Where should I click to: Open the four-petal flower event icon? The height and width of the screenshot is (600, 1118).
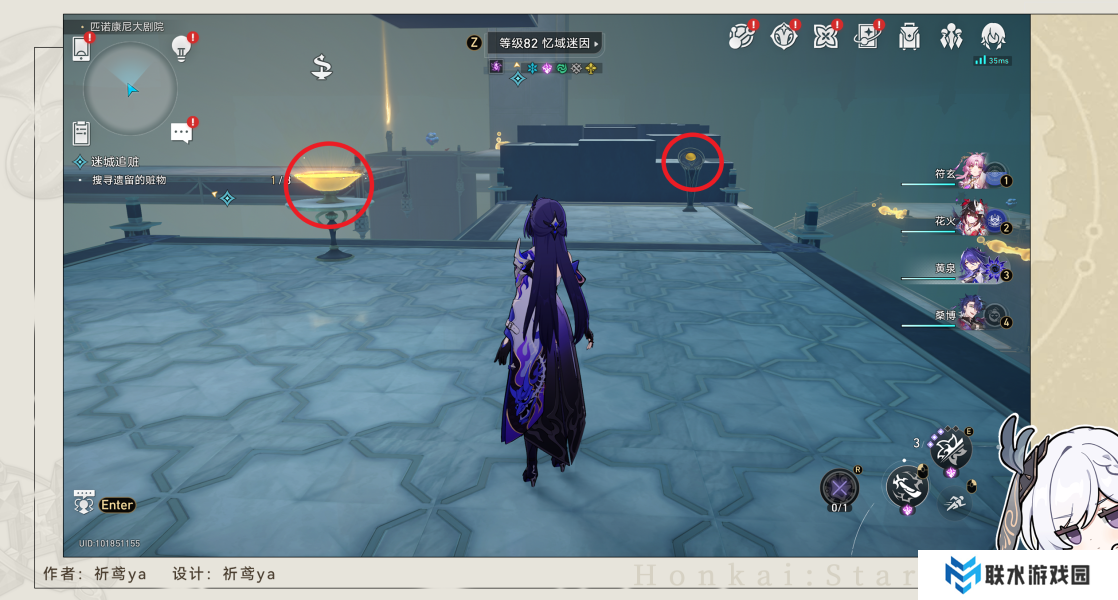tap(825, 37)
